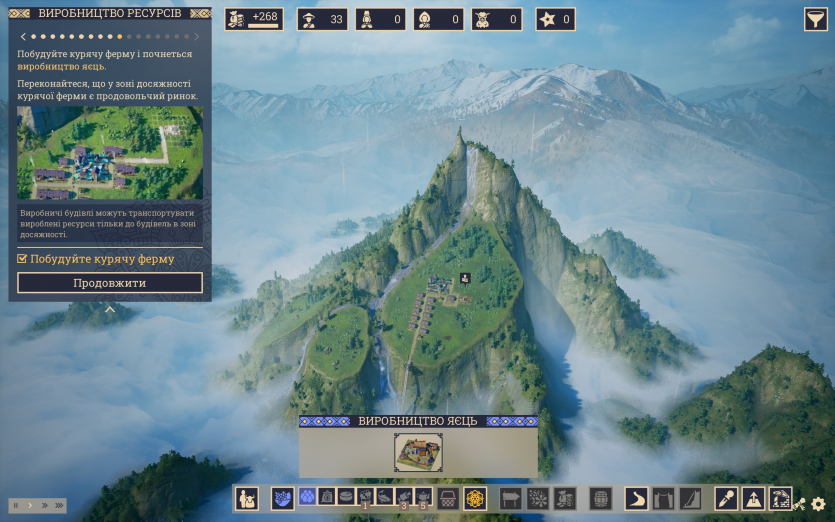This screenshot has height=522, width=835.
Task: Select the basket market category
Action: pos(449,497)
